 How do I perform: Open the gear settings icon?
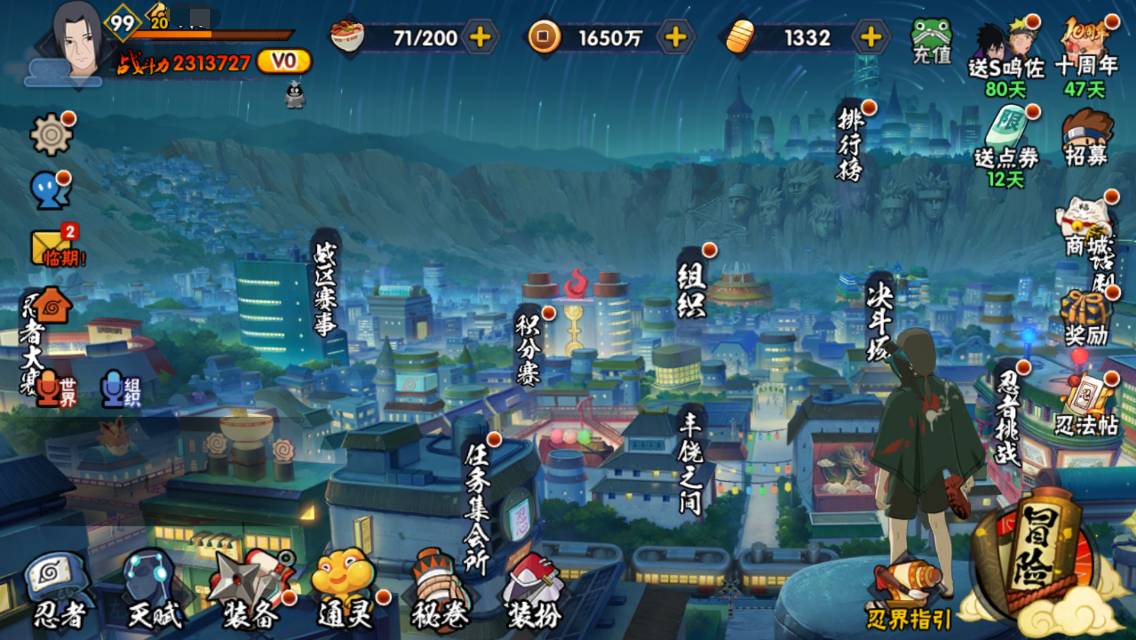click(x=51, y=134)
